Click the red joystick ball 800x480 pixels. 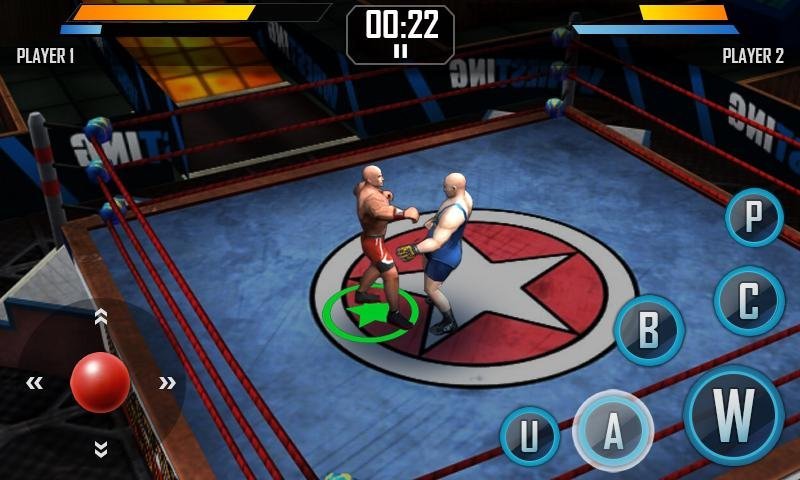100,382
